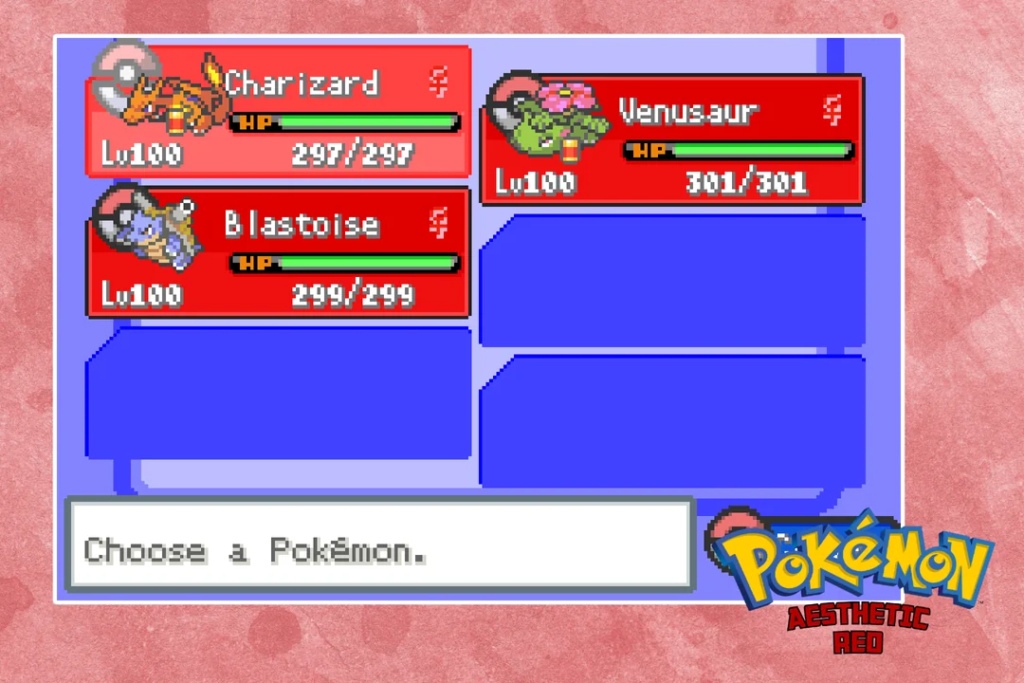Choose the Blastoise party slot

279,253
